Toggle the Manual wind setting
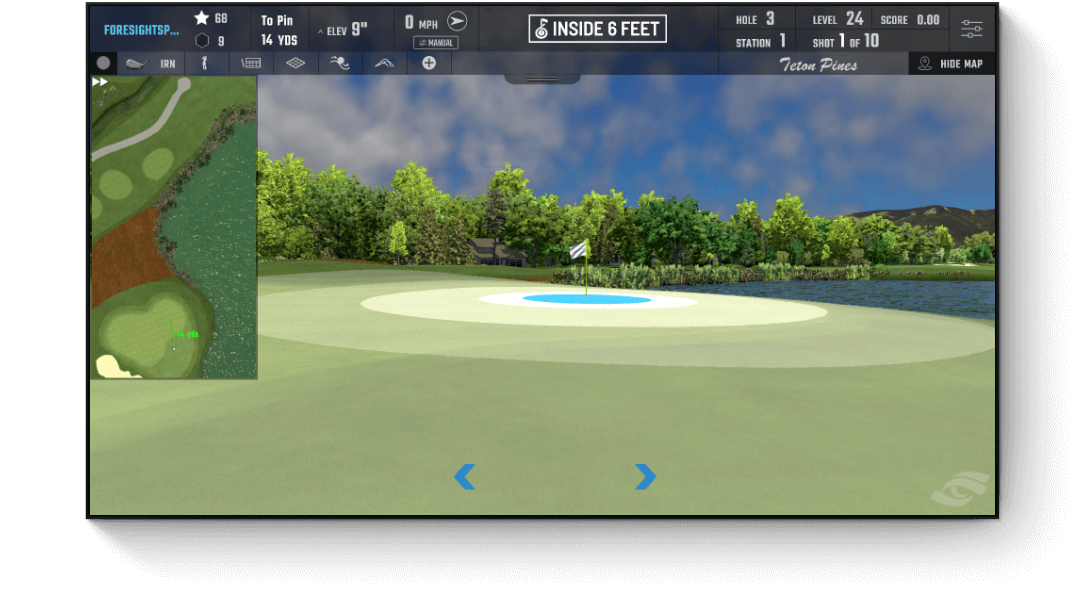 (435, 43)
